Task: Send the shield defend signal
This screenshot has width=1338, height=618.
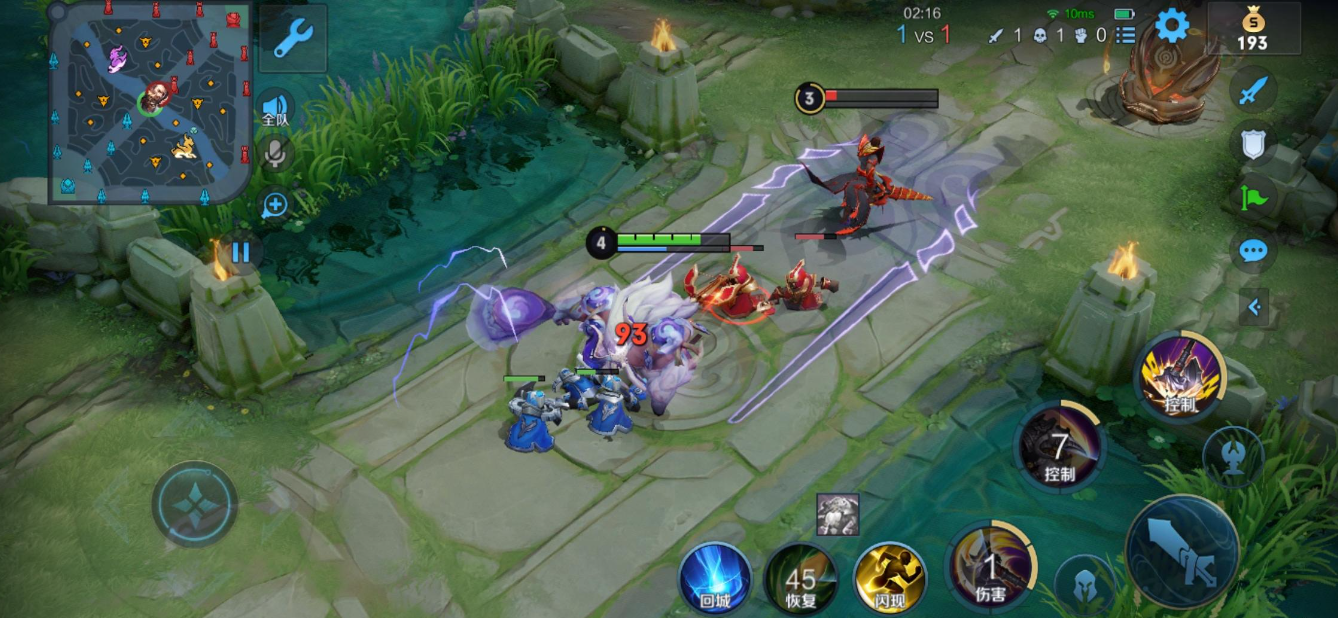Action: tap(1253, 144)
